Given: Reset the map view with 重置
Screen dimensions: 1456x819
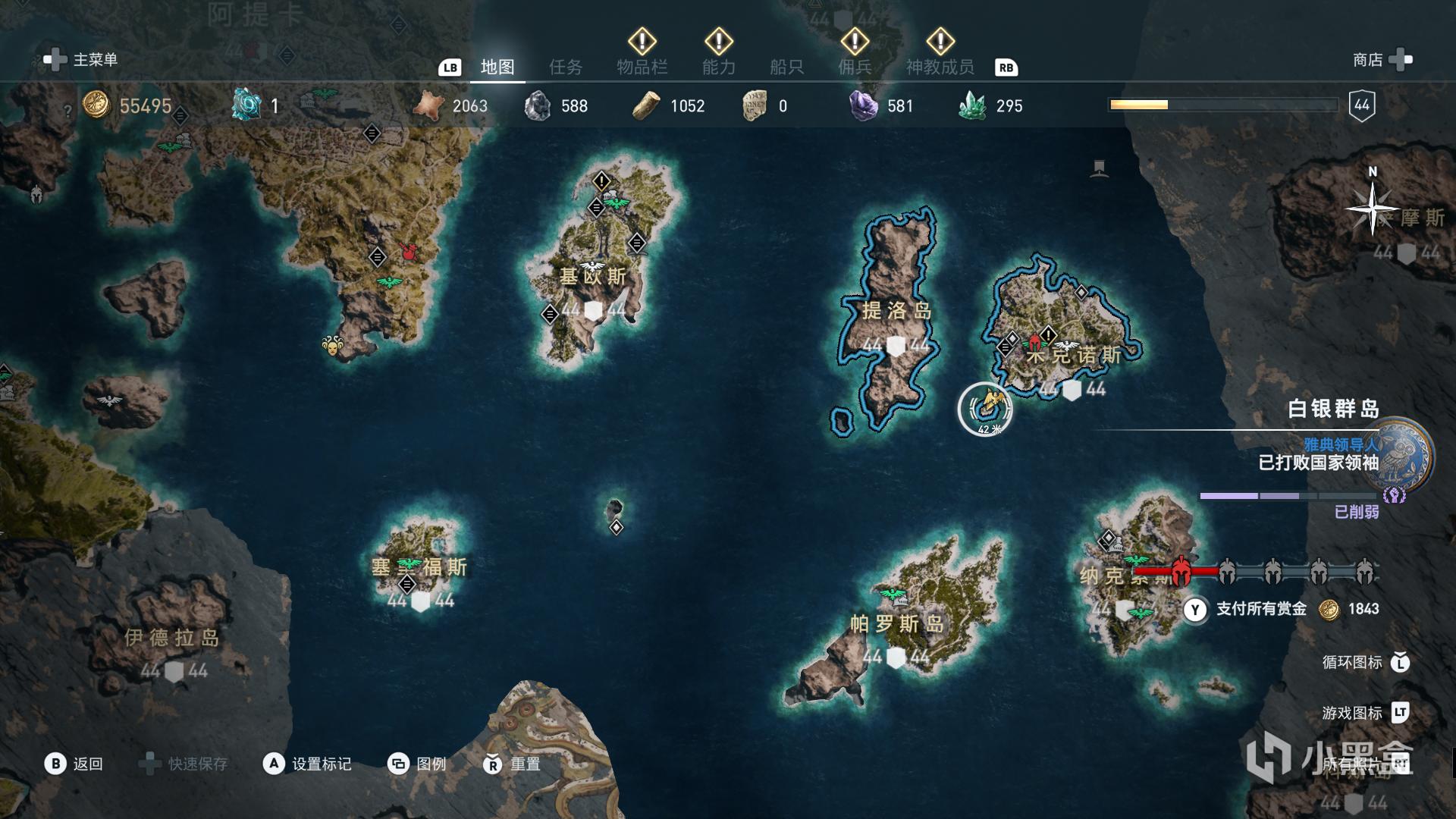Looking at the screenshot, I should click(512, 764).
